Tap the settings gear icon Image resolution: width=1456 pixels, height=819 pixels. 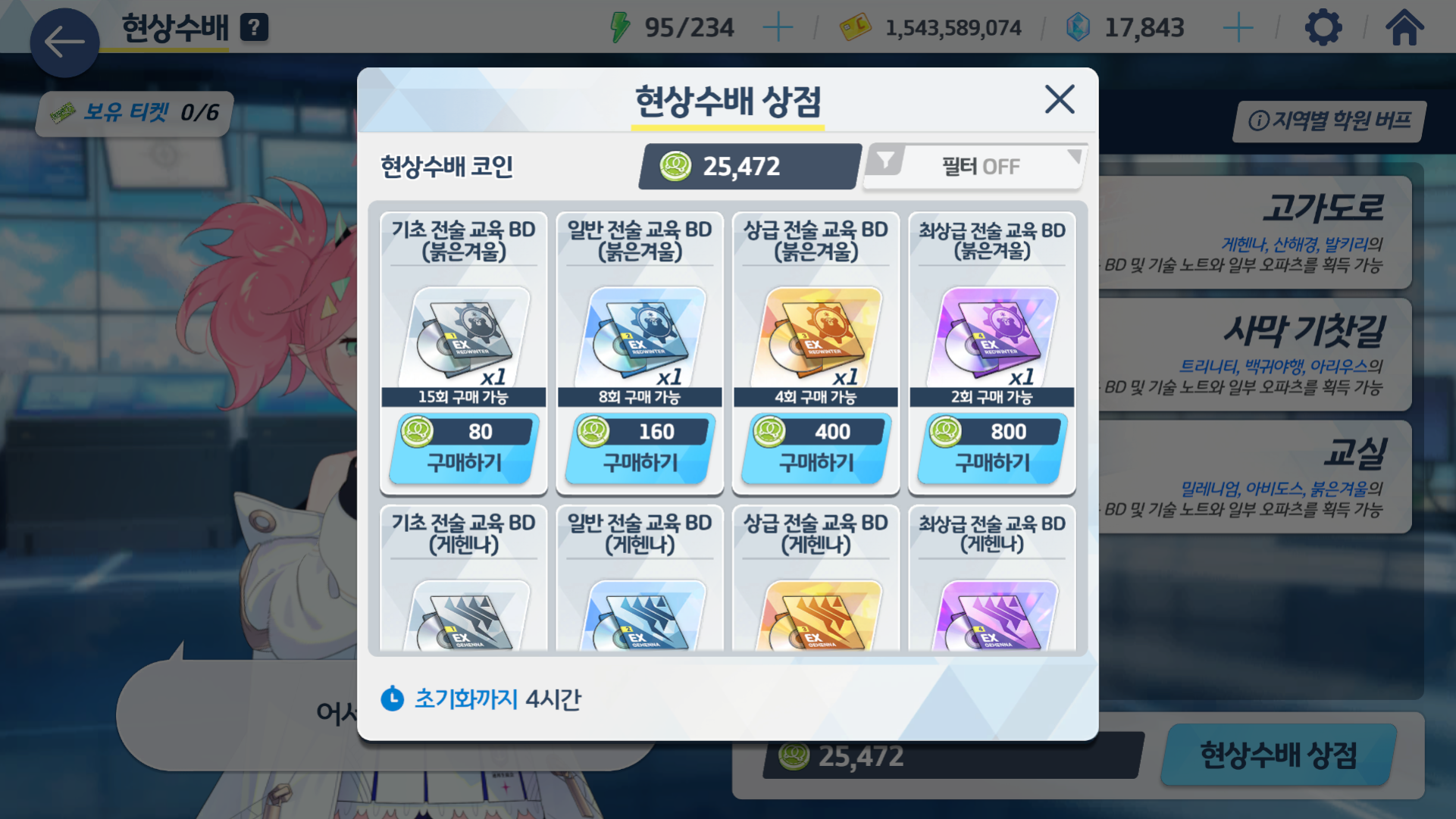(x=1323, y=27)
